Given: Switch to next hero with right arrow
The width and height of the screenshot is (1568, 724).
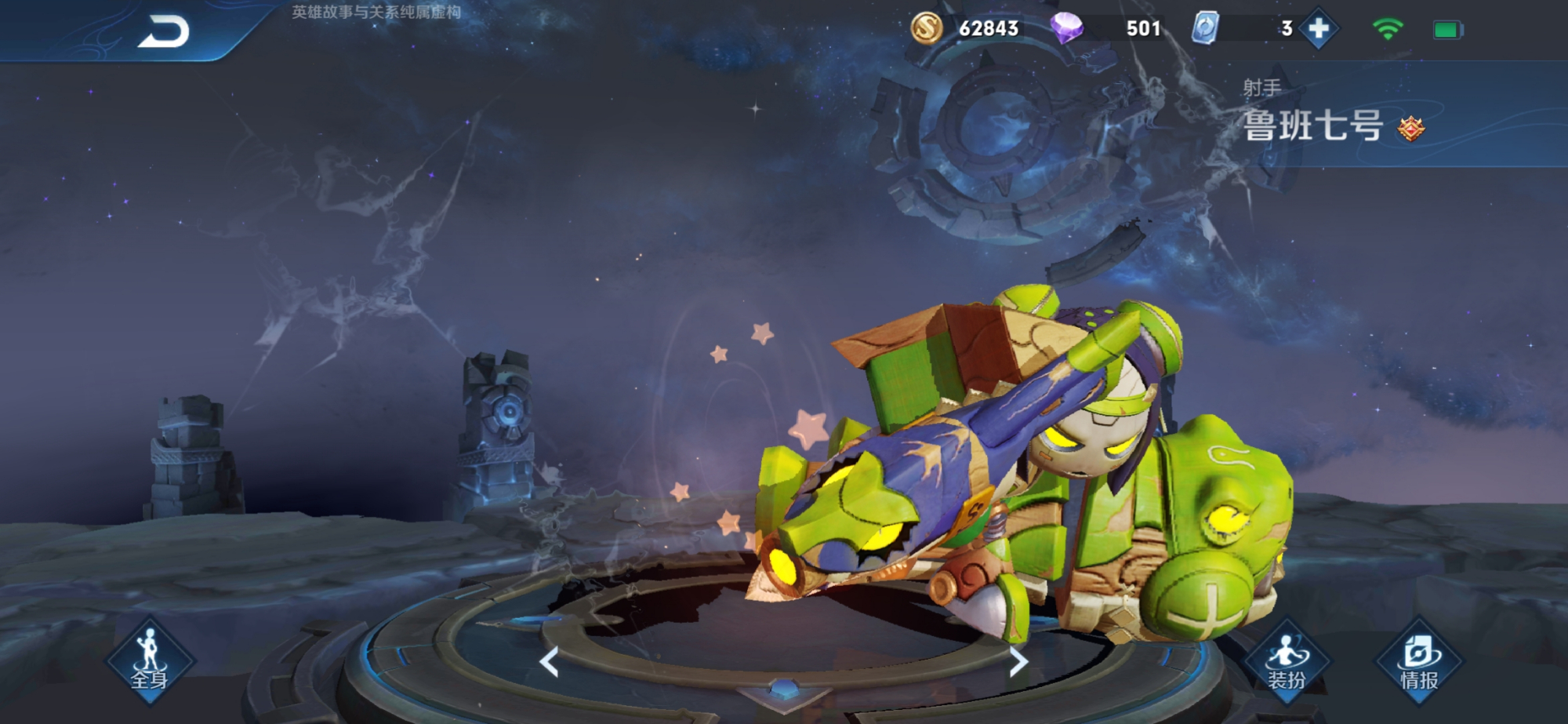Looking at the screenshot, I should click(1018, 662).
